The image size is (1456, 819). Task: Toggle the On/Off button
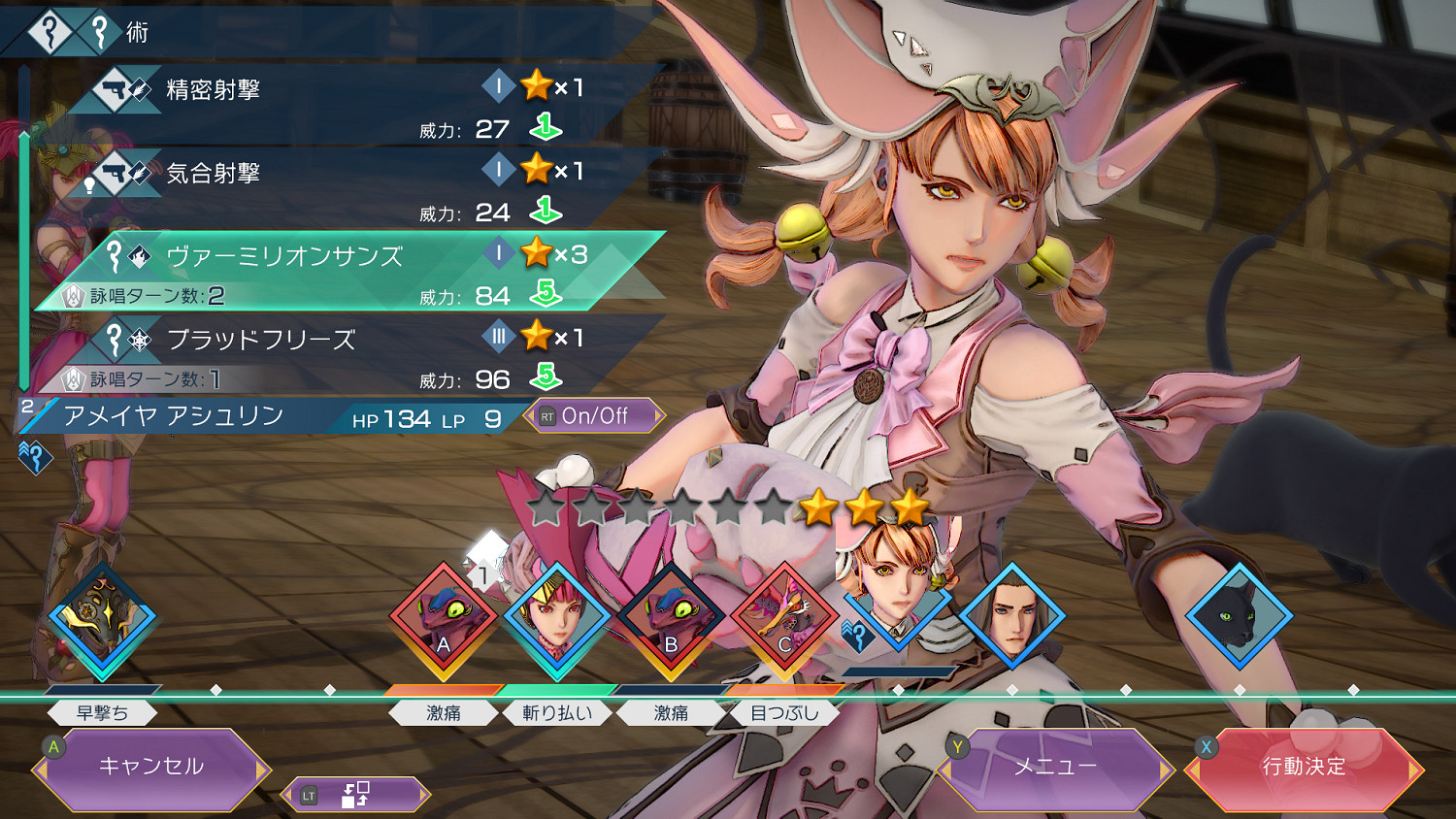coord(594,416)
